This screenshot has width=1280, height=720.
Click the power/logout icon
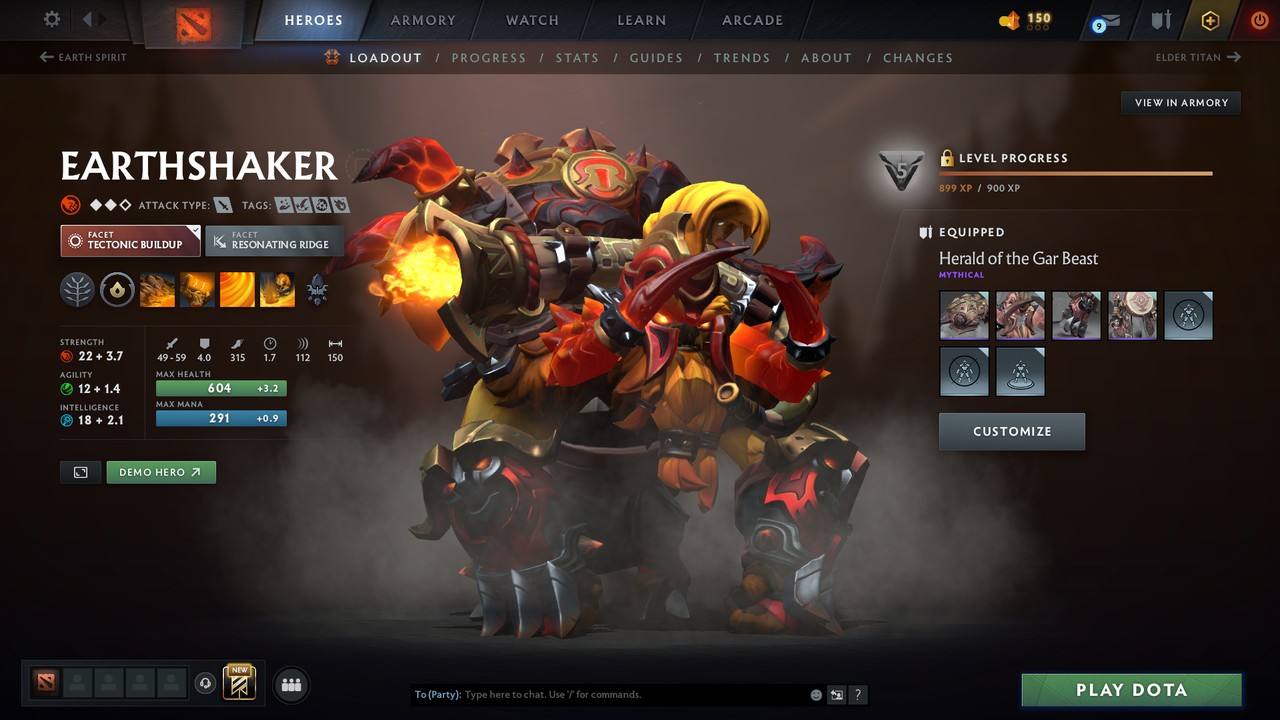(x=1259, y=20)
